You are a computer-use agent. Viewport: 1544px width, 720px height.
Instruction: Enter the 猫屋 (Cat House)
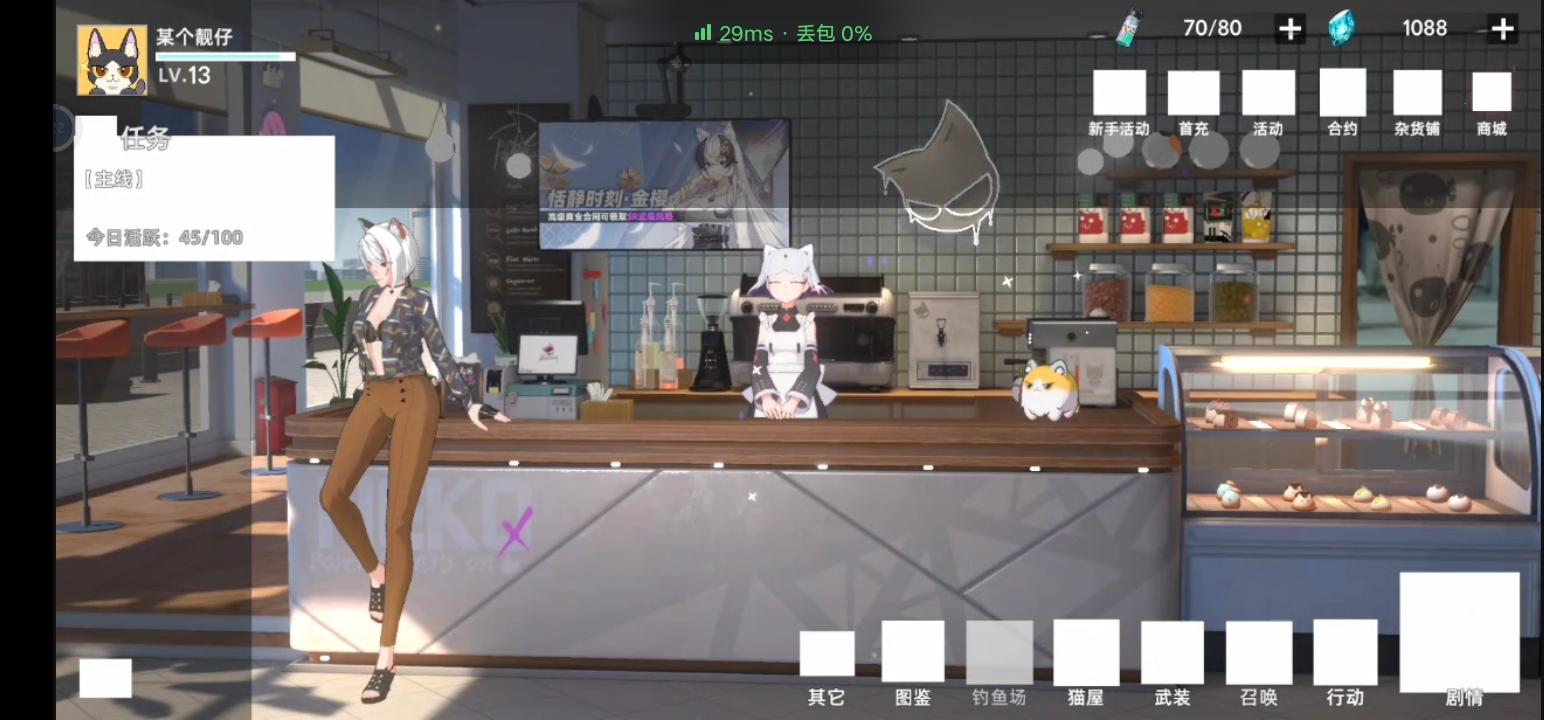(x=1084, y=650)
